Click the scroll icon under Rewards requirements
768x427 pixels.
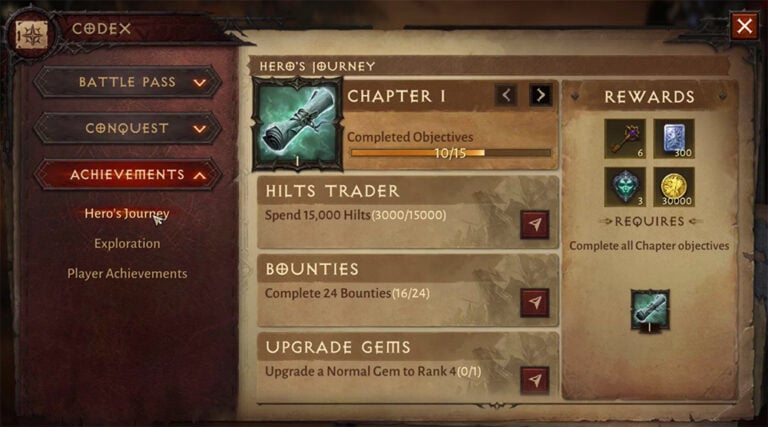point(650,310)
